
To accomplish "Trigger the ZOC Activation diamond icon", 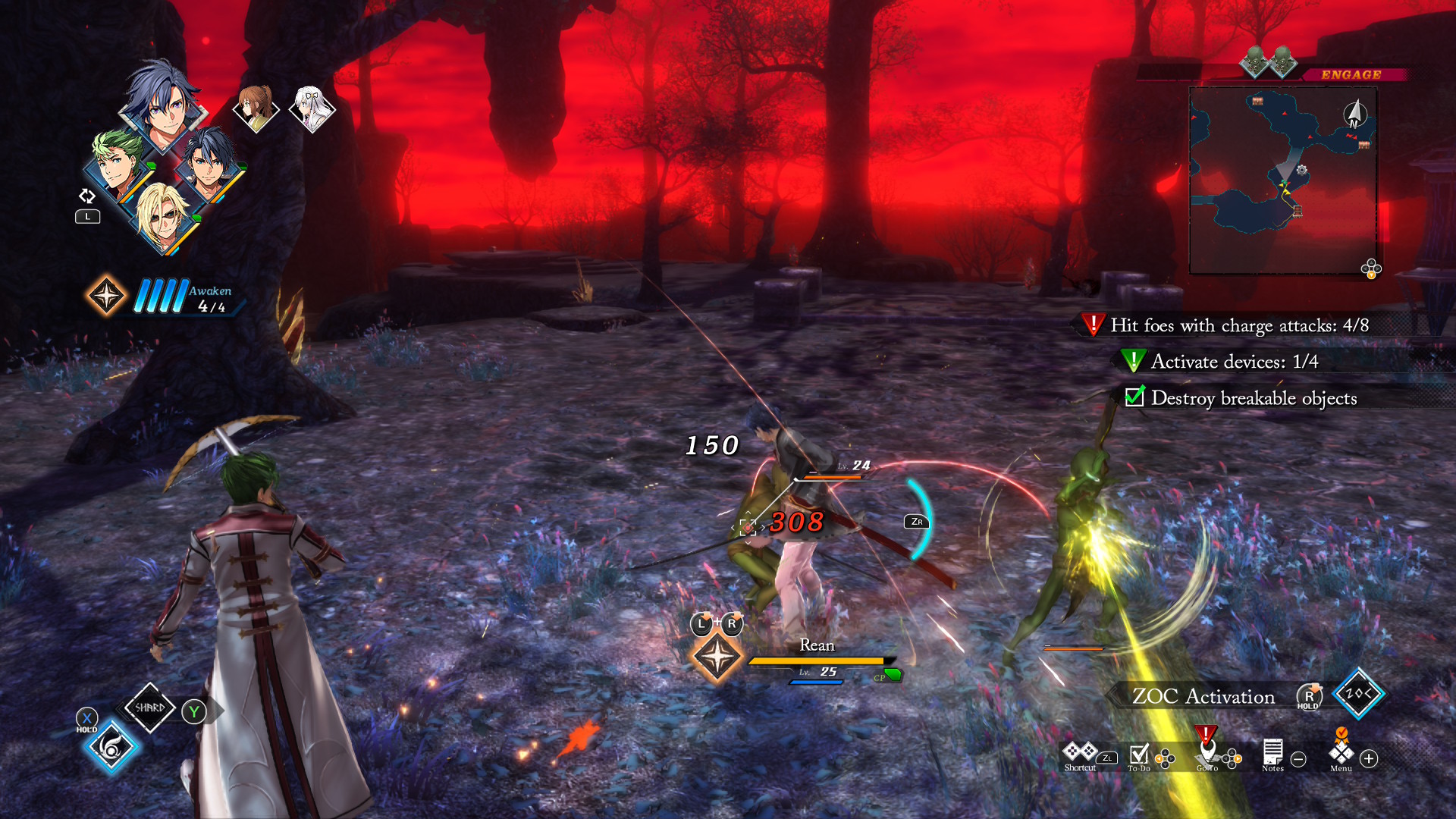I will (x=1358, y=693).
